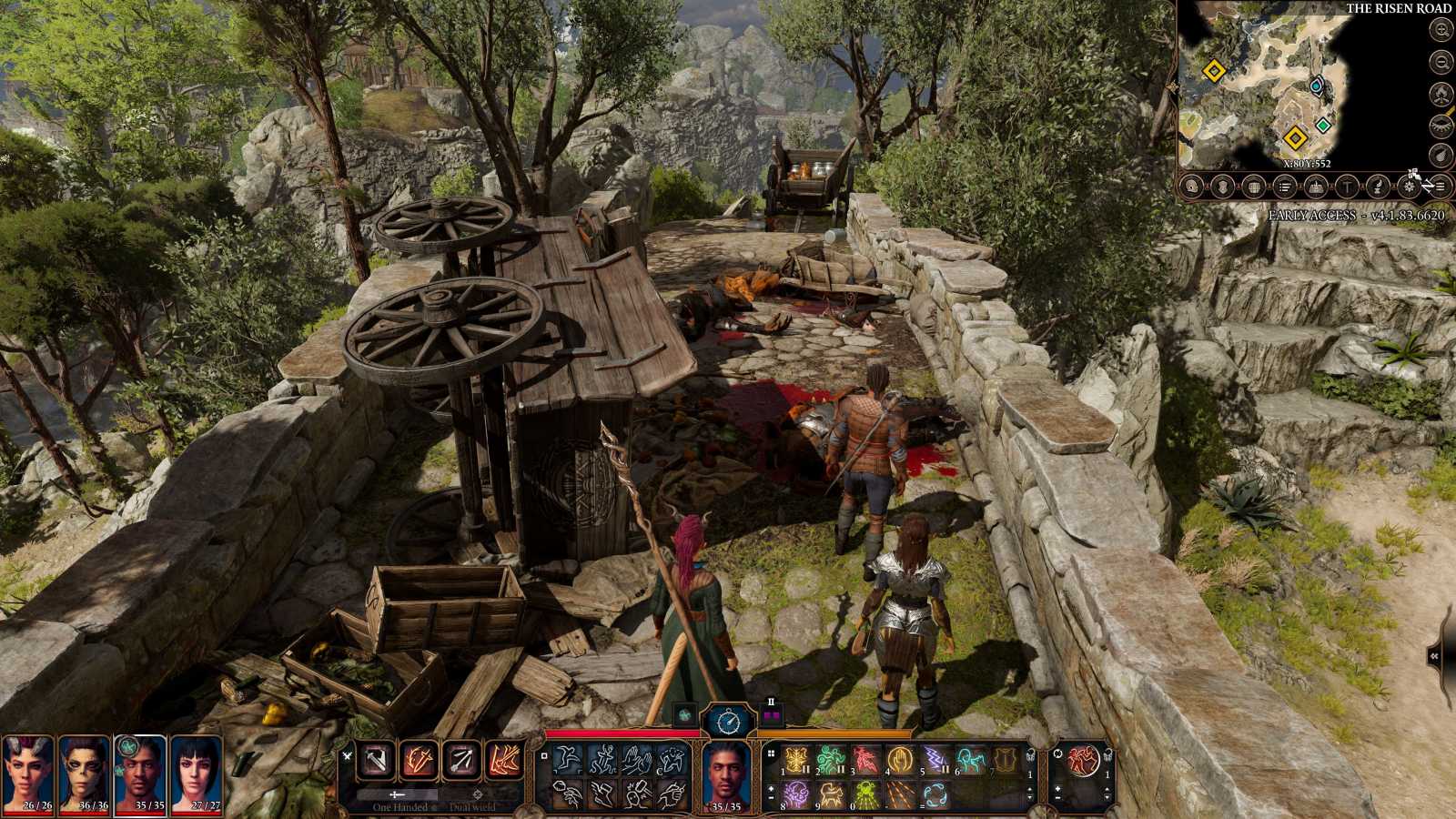Activate the melee weapon attack icon
Screen dimensions: 1456x819
[x=375, y=761]
